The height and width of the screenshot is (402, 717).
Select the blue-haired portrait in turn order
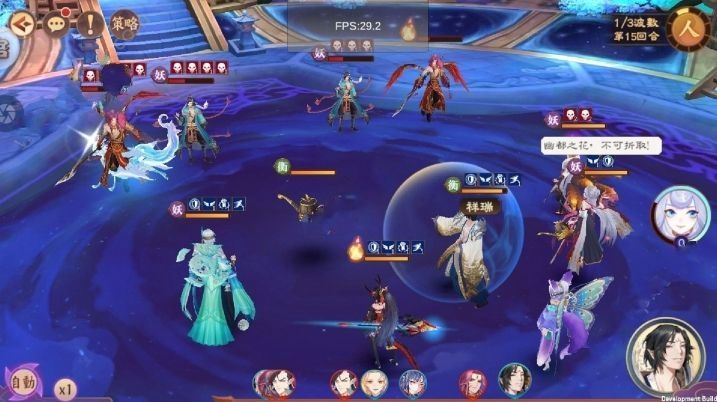tap(412, 382)
